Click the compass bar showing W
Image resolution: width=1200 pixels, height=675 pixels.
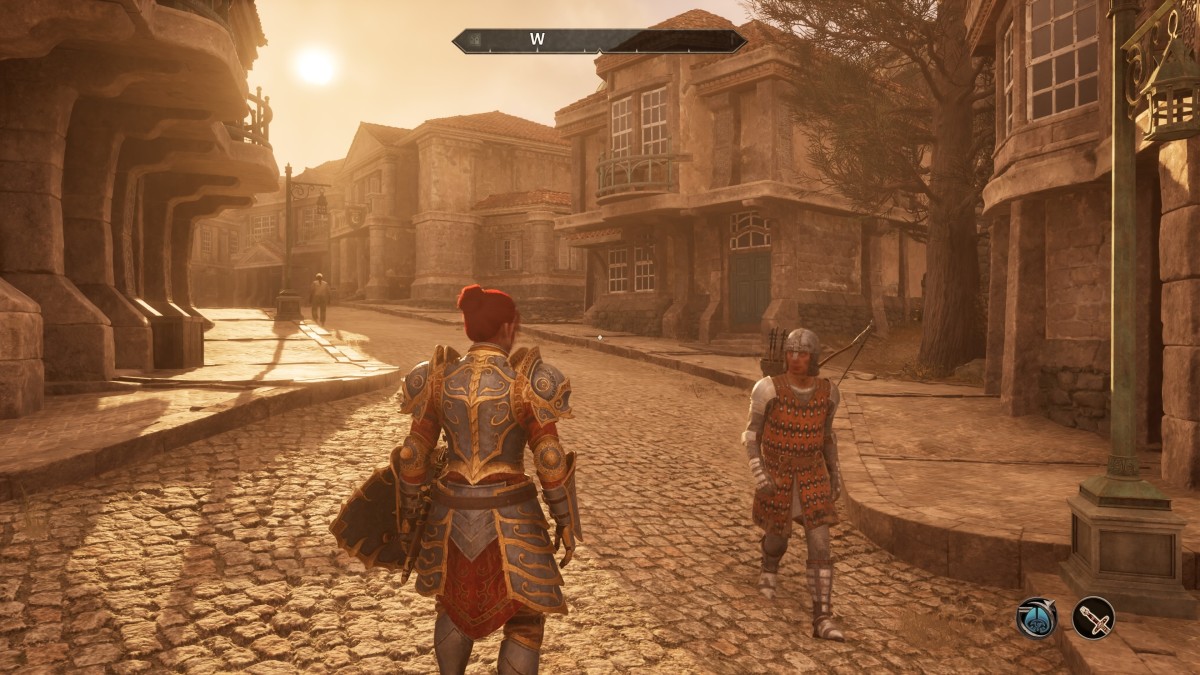click(599, 41)
